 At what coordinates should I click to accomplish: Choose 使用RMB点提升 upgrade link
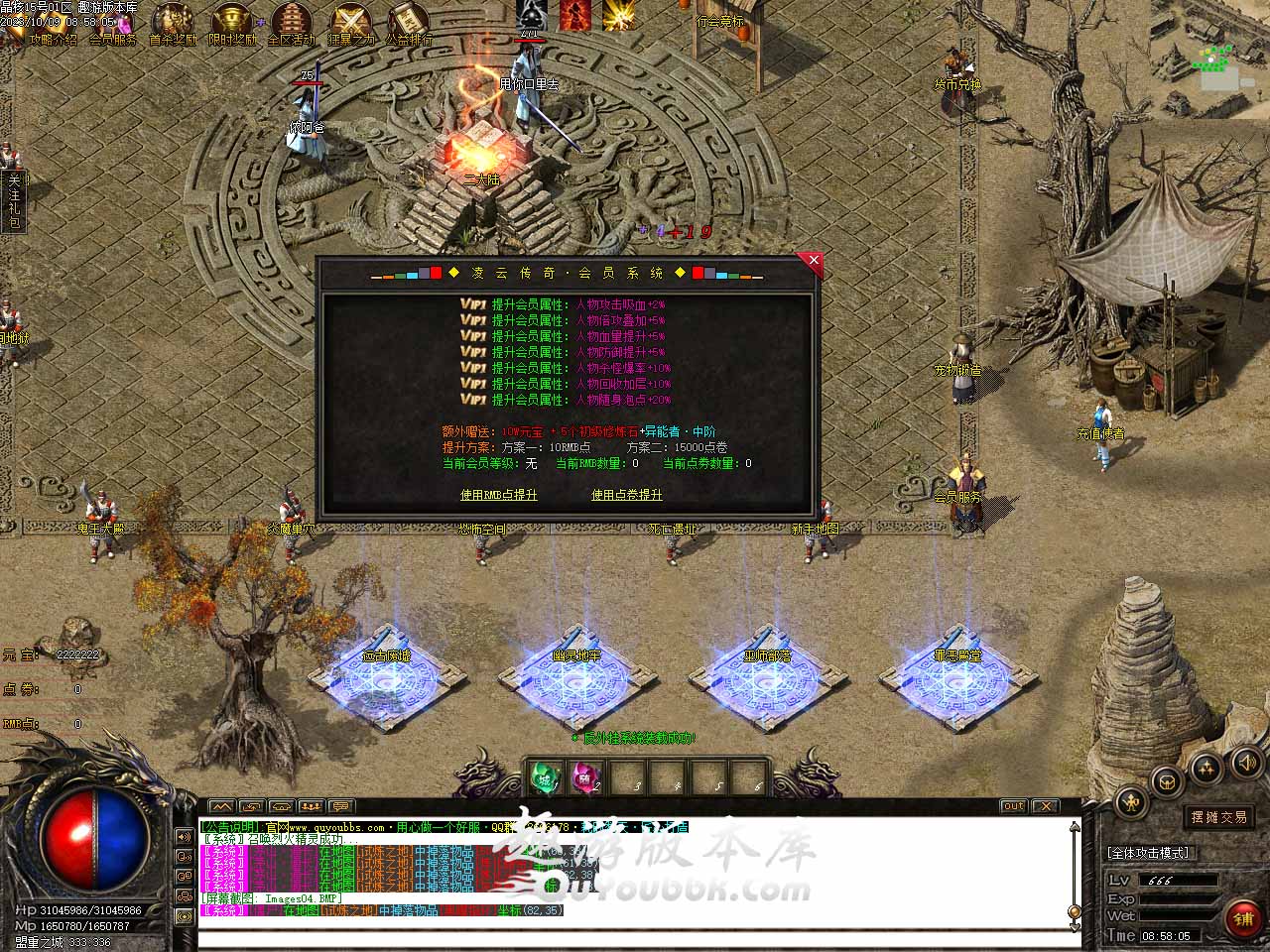pos(499,494)
